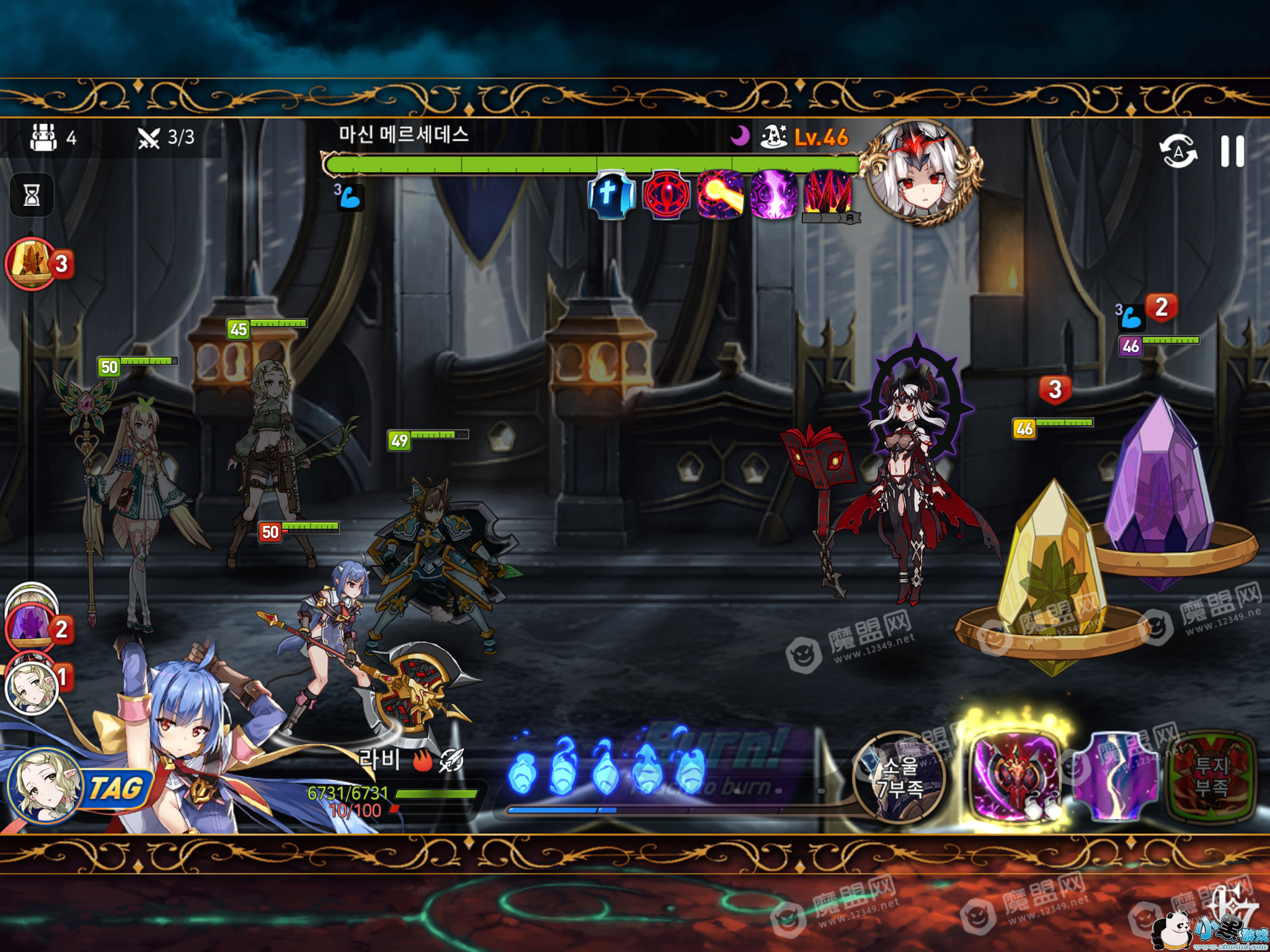Select the yellow crystal turn-order marker
This screenshot has width=1270, height=952.
click(31, 263)
